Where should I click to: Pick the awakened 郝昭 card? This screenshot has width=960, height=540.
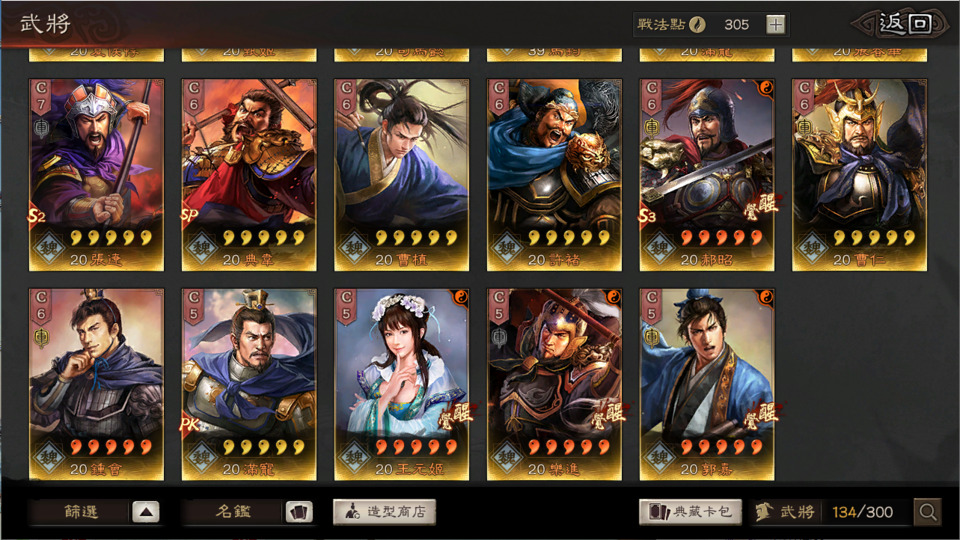coord(707,175)
